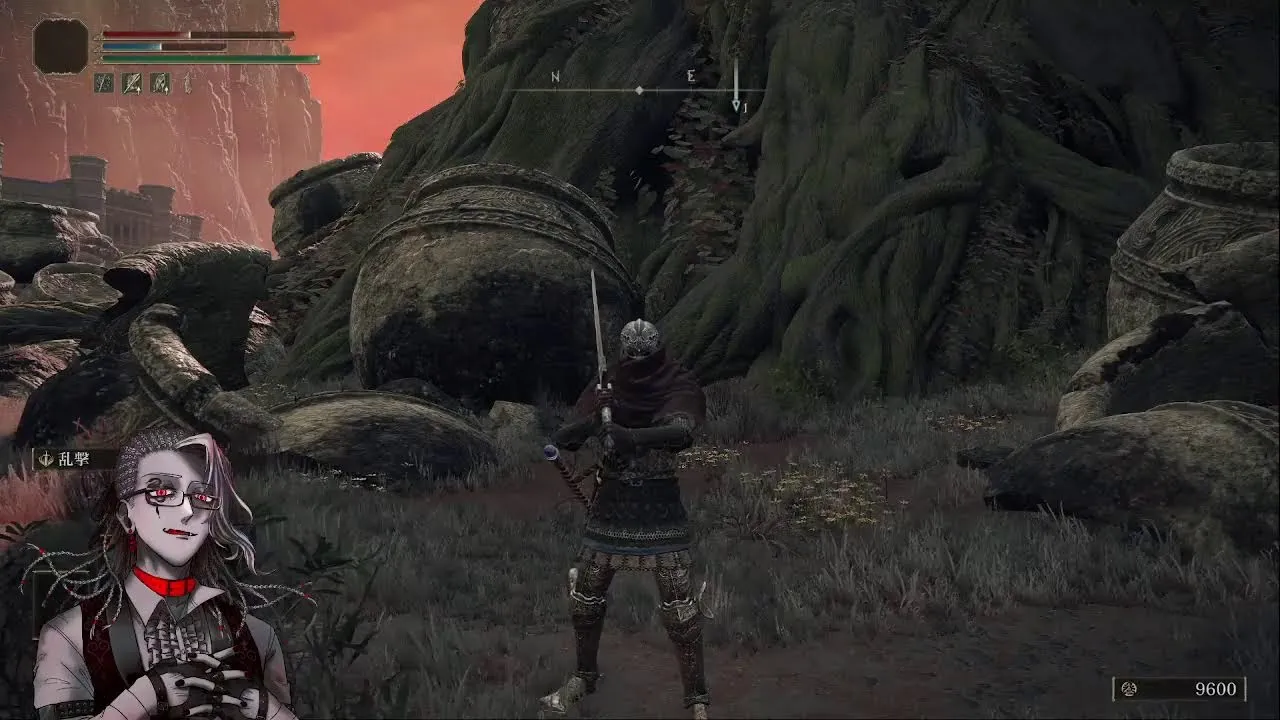Select the downward arrow marker on the compass

click(736, 87)
